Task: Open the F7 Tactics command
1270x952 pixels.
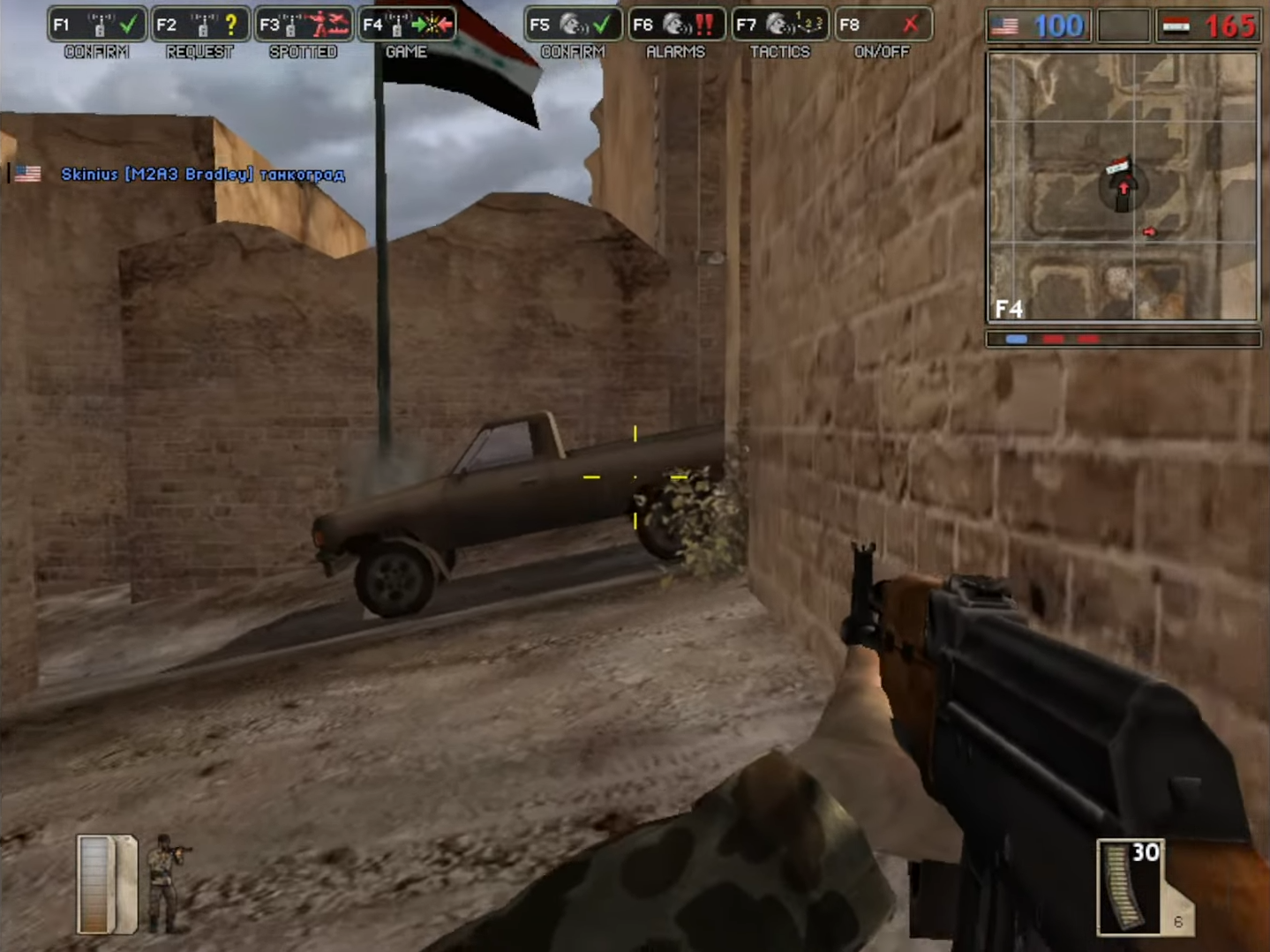Action: (x=779, y=25)
